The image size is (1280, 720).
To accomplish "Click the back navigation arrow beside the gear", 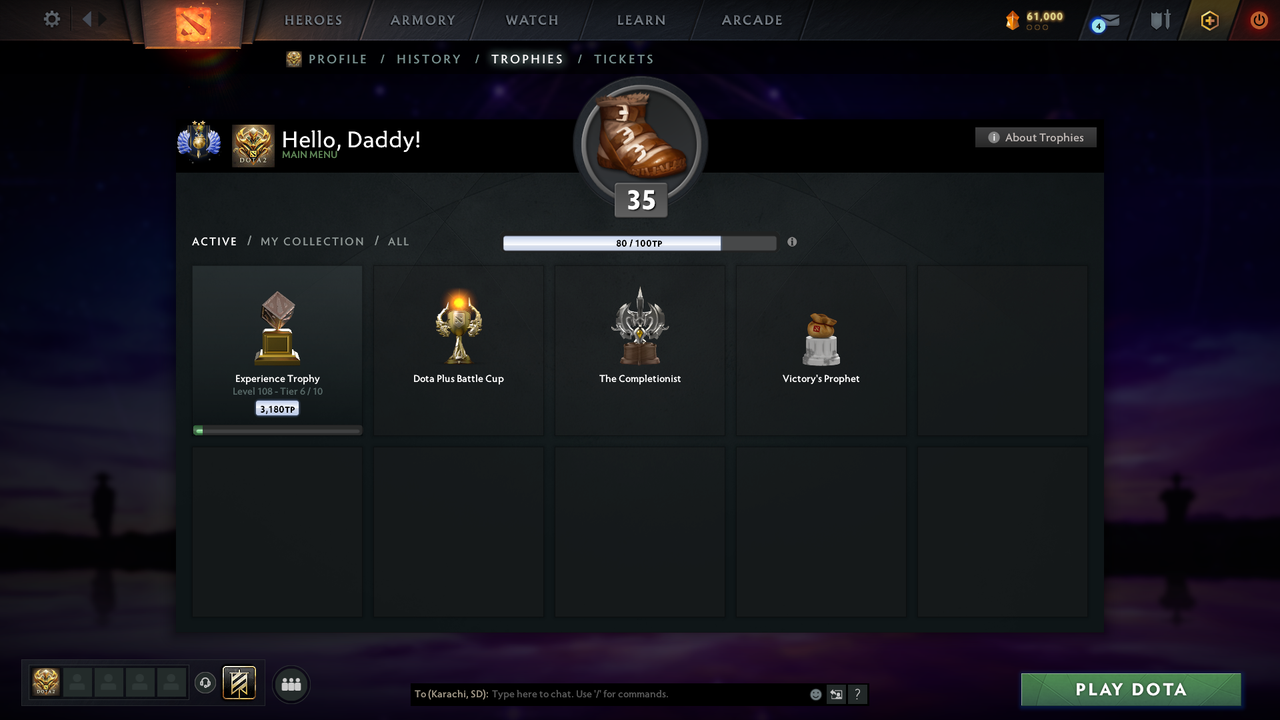I will coord(85,18).
